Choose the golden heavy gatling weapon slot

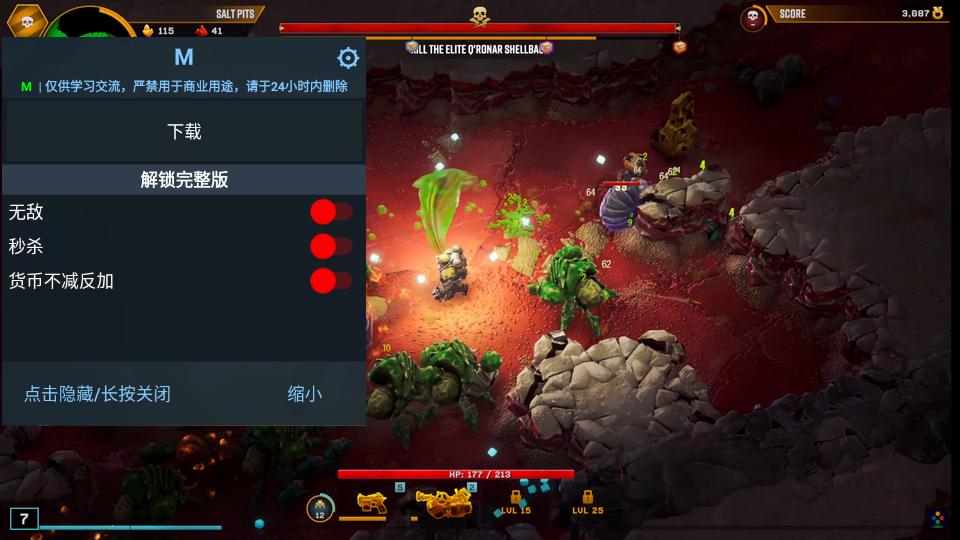(443, 503)
